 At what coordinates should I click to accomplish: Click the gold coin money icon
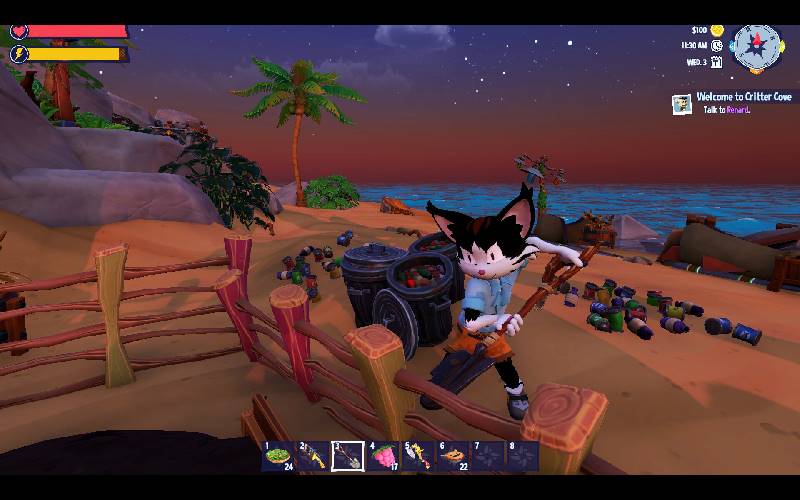tap(717, 30)
